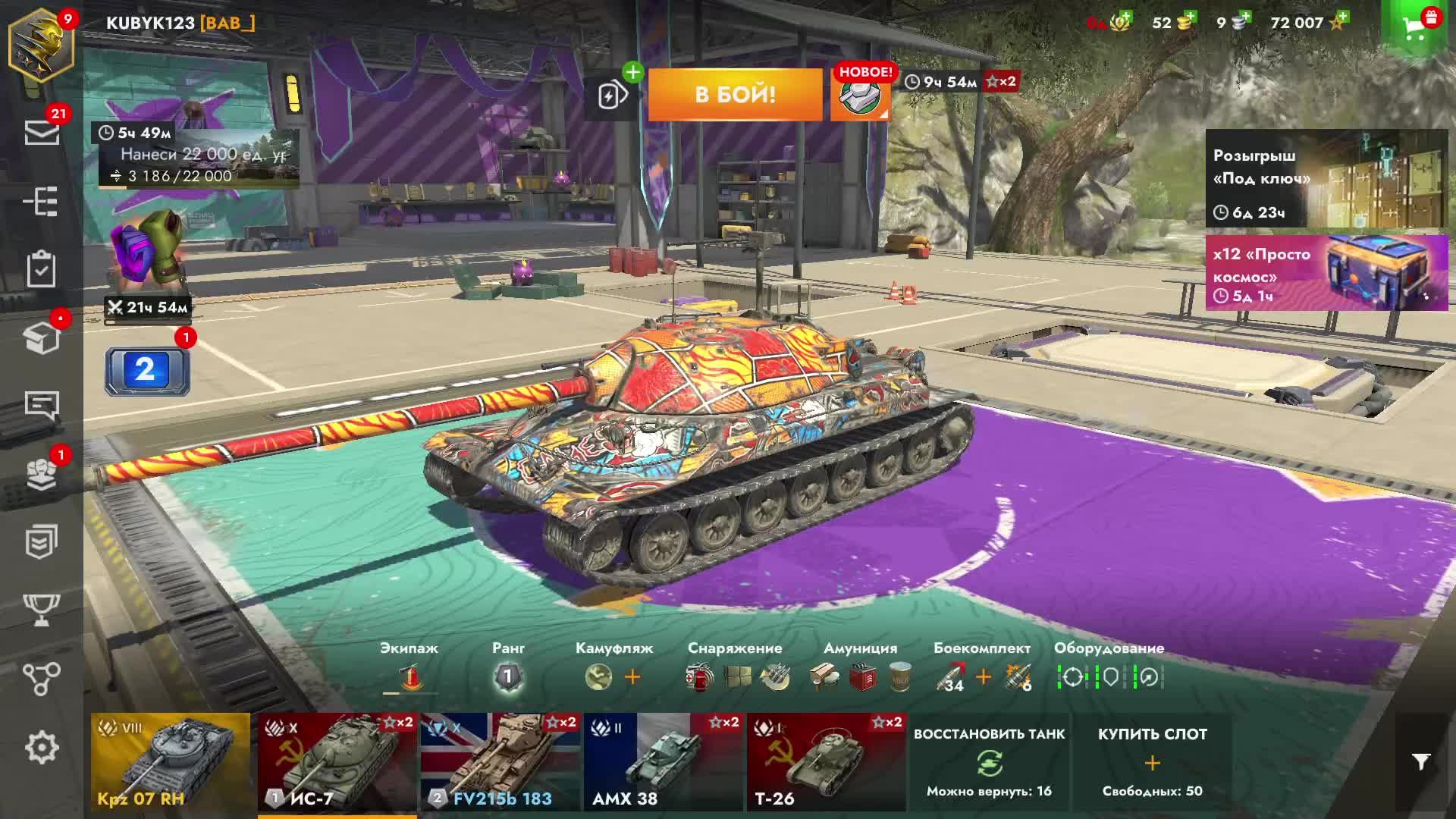This screenshot has width=1456, height=819.
Task: Open the mail inbox with 21 messages
Action: tap(42, 133)
